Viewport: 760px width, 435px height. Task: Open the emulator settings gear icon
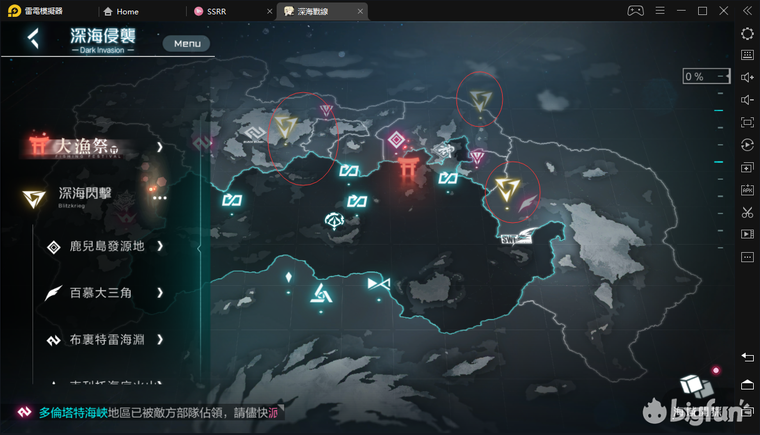click(747, 33)
